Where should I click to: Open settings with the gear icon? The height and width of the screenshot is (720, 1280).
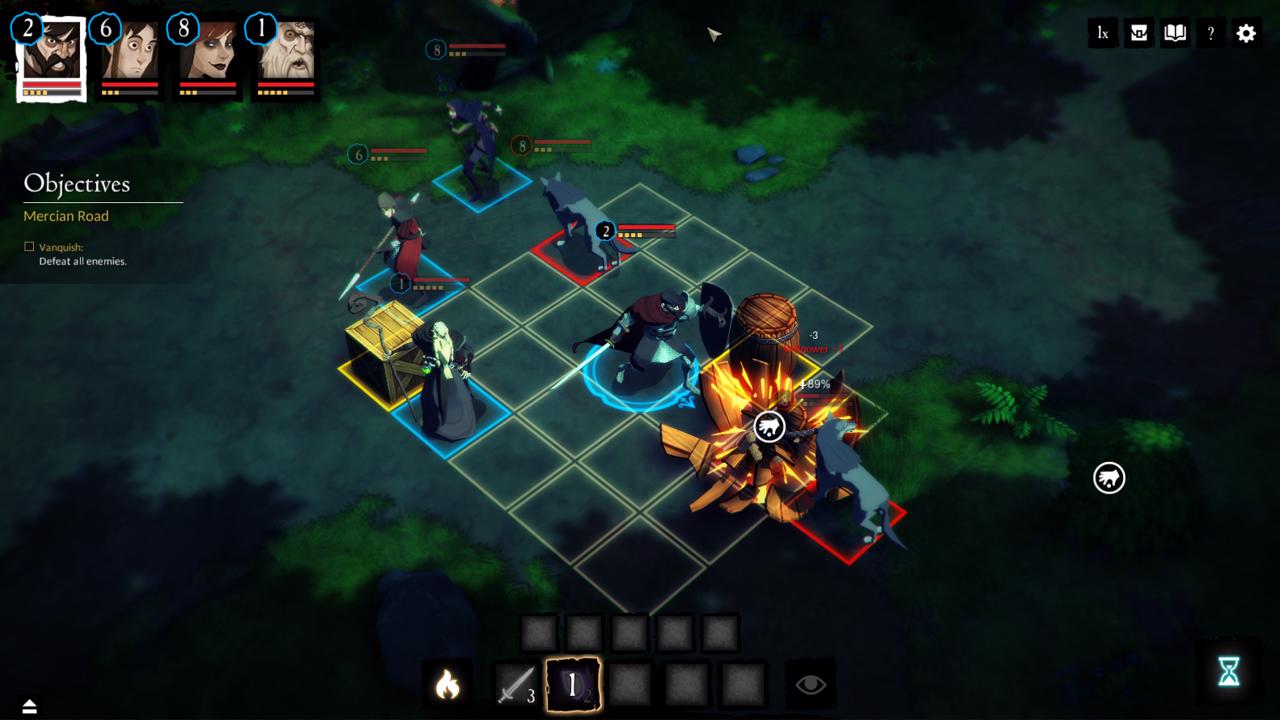point(1246,33)
